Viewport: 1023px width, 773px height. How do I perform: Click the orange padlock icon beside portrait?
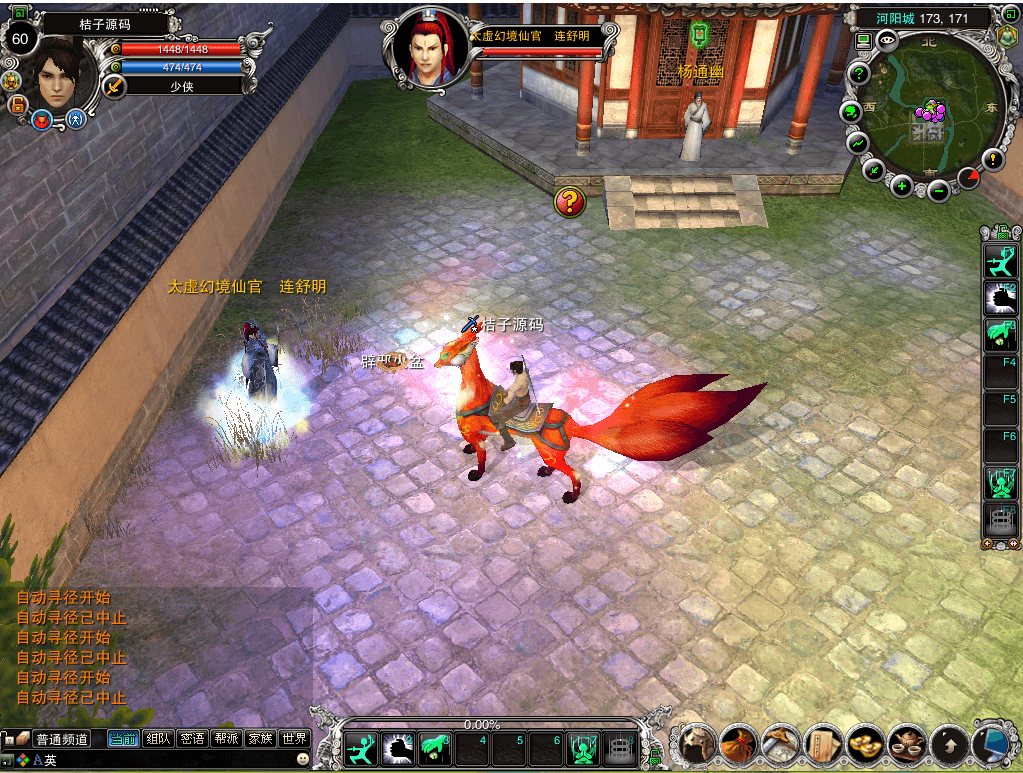(x=17, y=105)
